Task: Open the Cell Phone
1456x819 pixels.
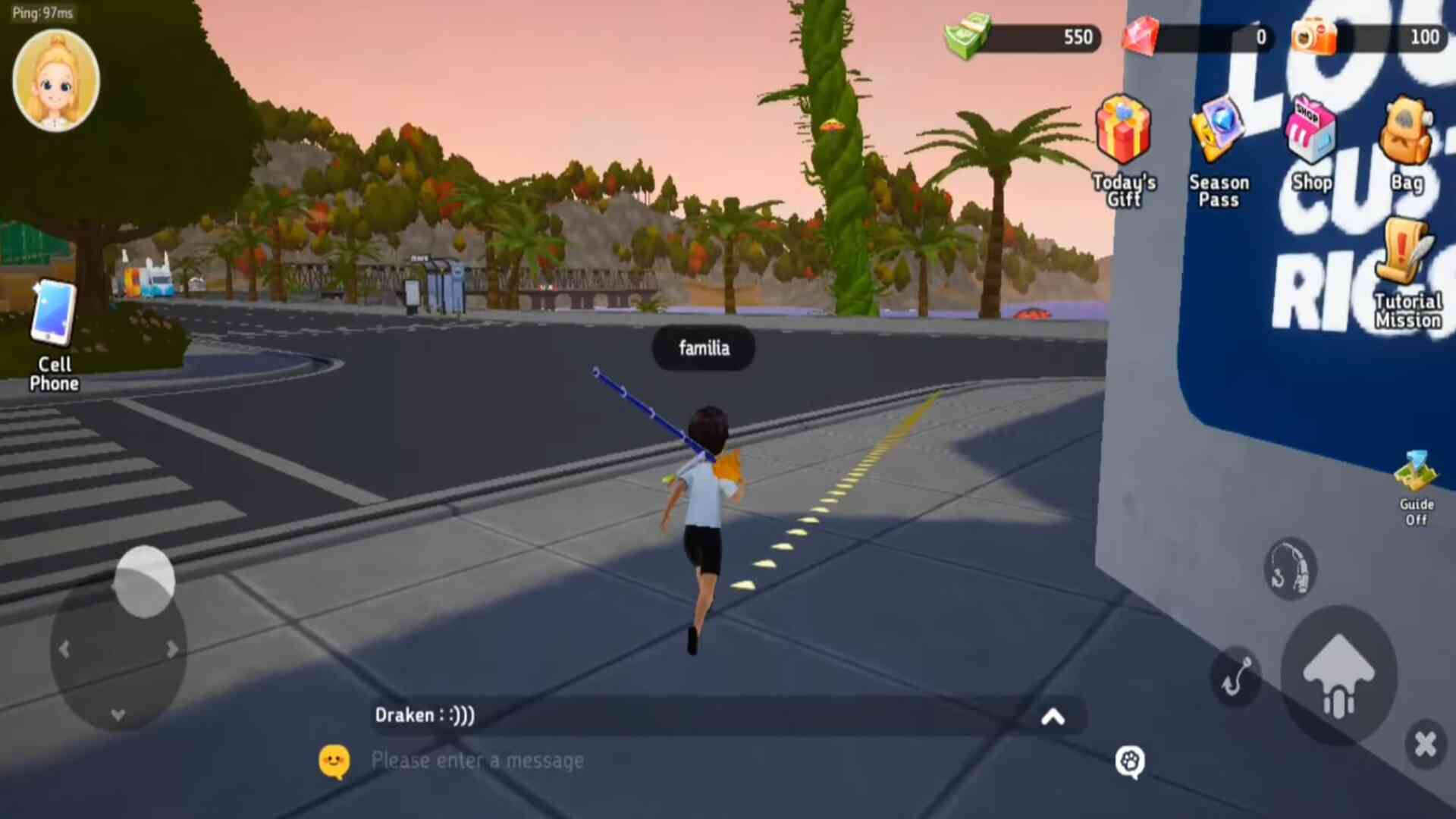Action: tap(54, 335)
